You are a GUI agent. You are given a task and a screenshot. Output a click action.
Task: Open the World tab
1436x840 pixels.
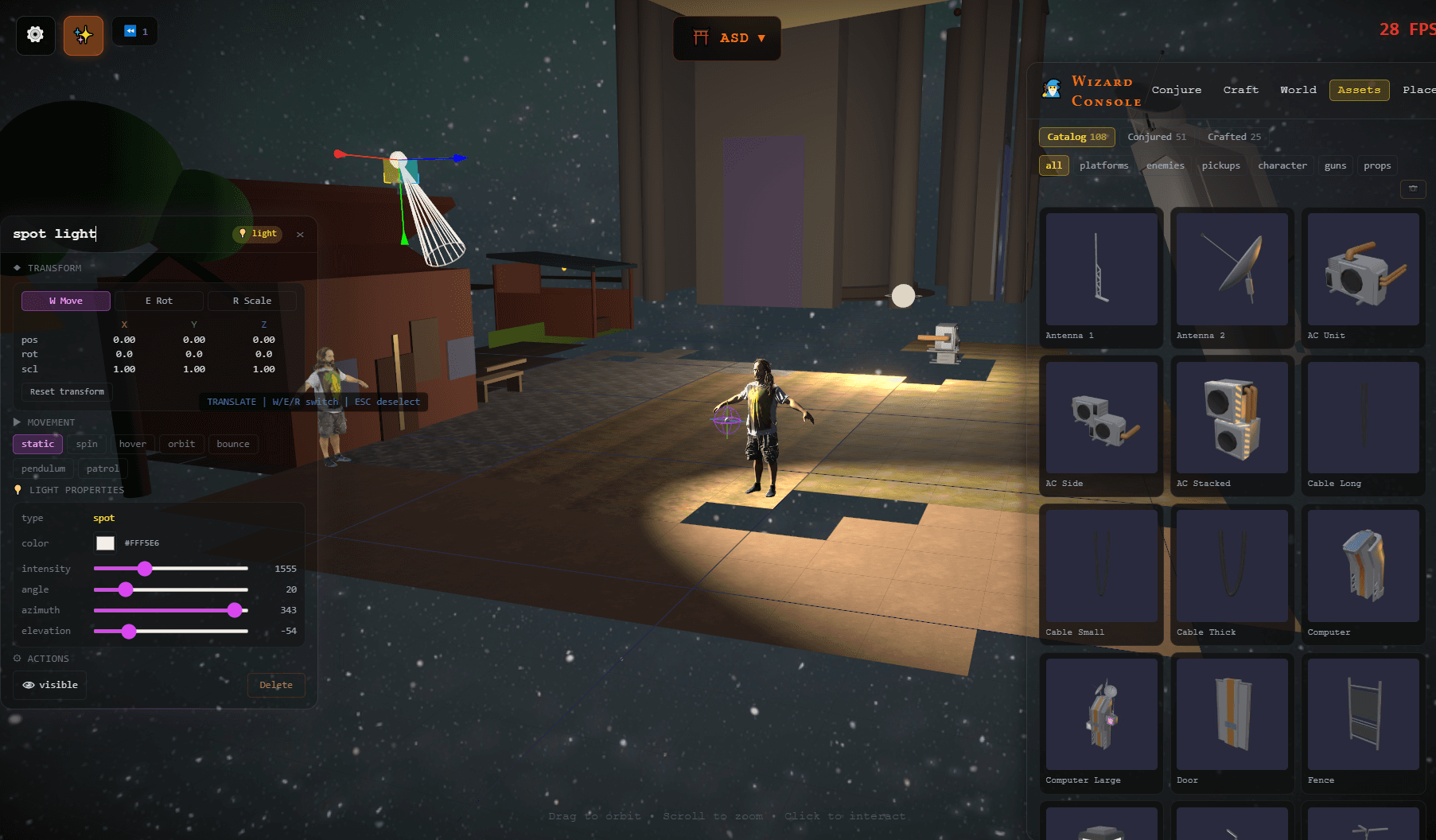coord(1298,90)
